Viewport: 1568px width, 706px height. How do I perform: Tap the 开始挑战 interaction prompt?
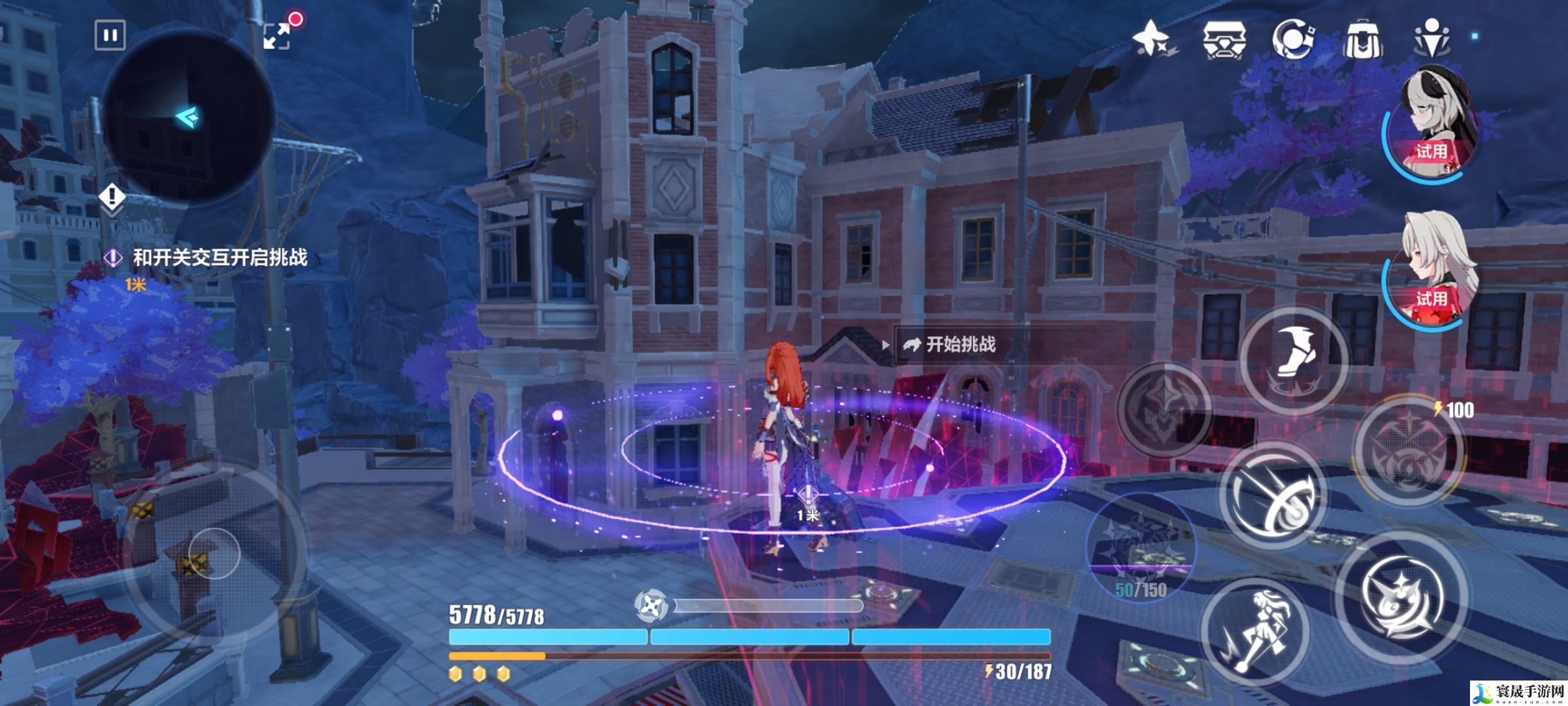[x=959, y=345]
